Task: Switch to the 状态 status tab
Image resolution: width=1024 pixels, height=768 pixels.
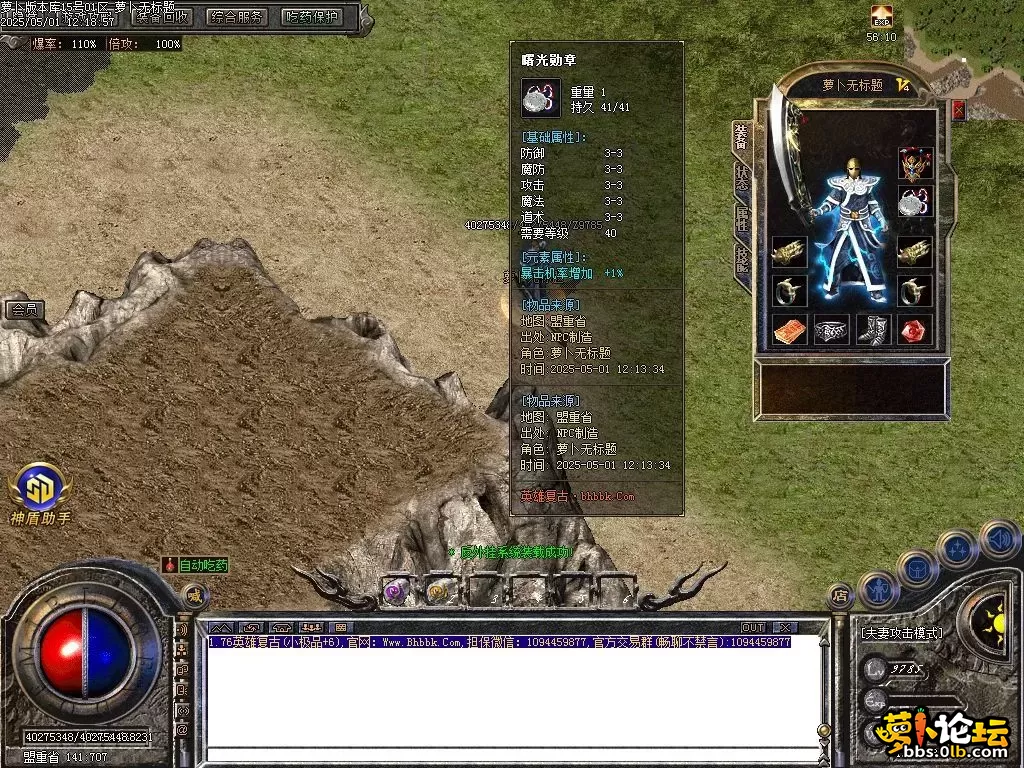Action: pos(741,178)
